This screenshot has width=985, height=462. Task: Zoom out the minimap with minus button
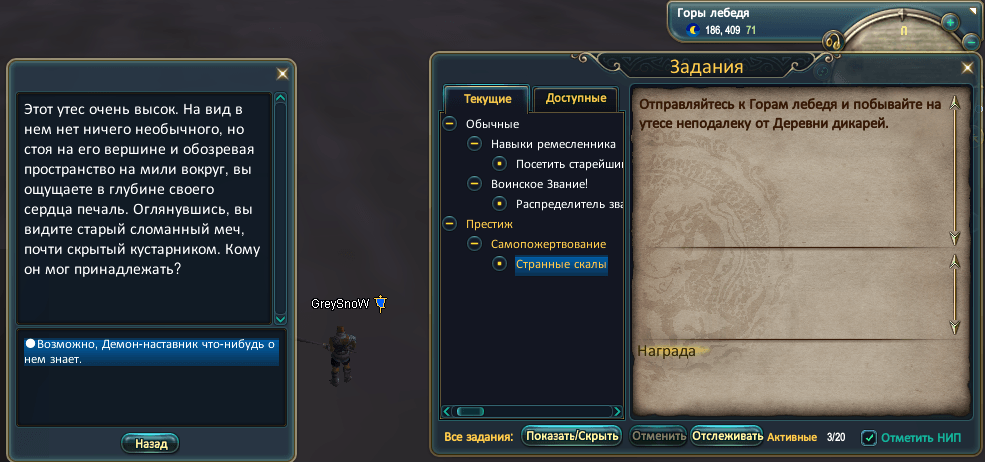[x=970, y=42]
